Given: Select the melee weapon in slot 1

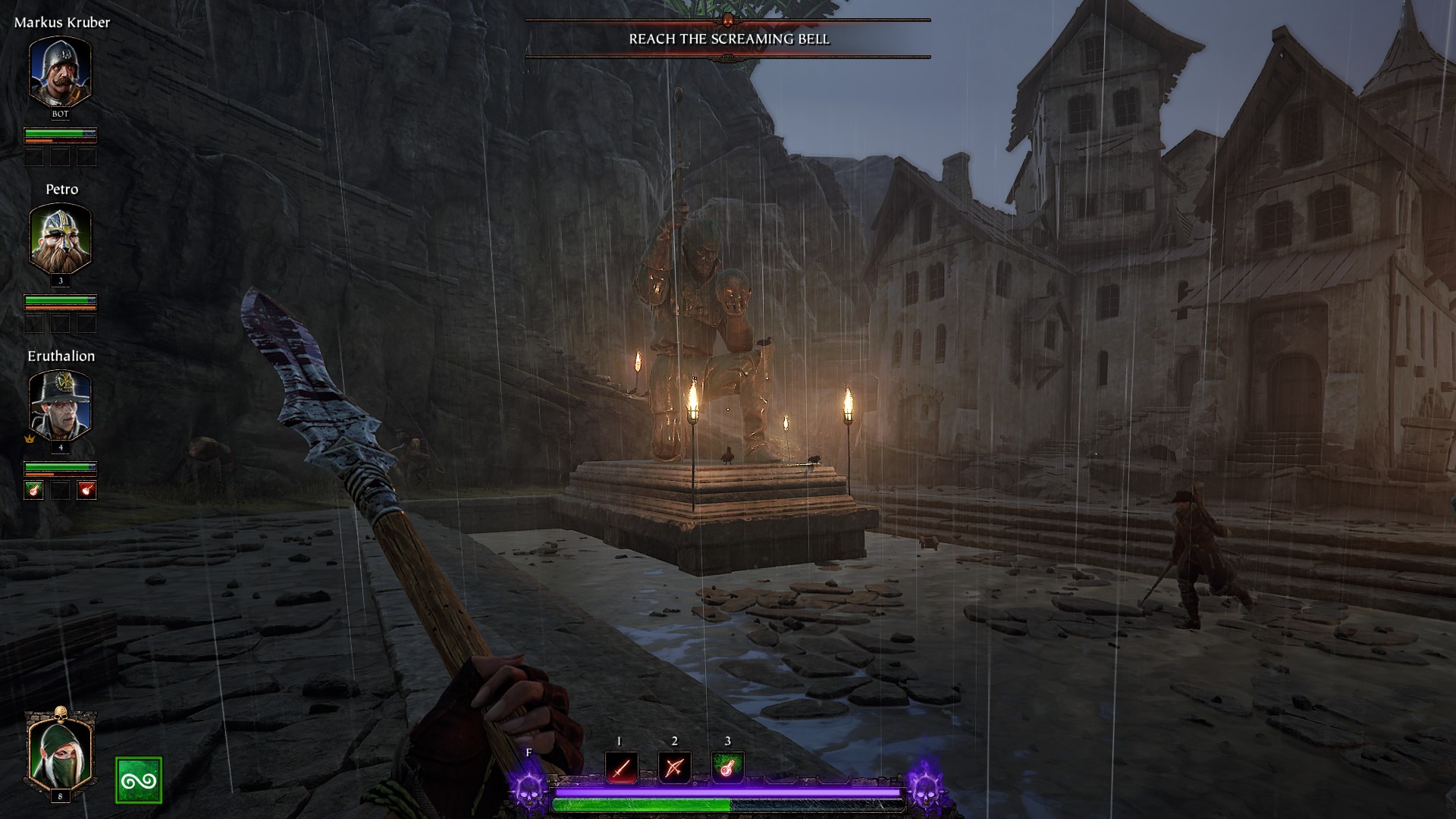Looking at the screenshot, I should [621, 768].
